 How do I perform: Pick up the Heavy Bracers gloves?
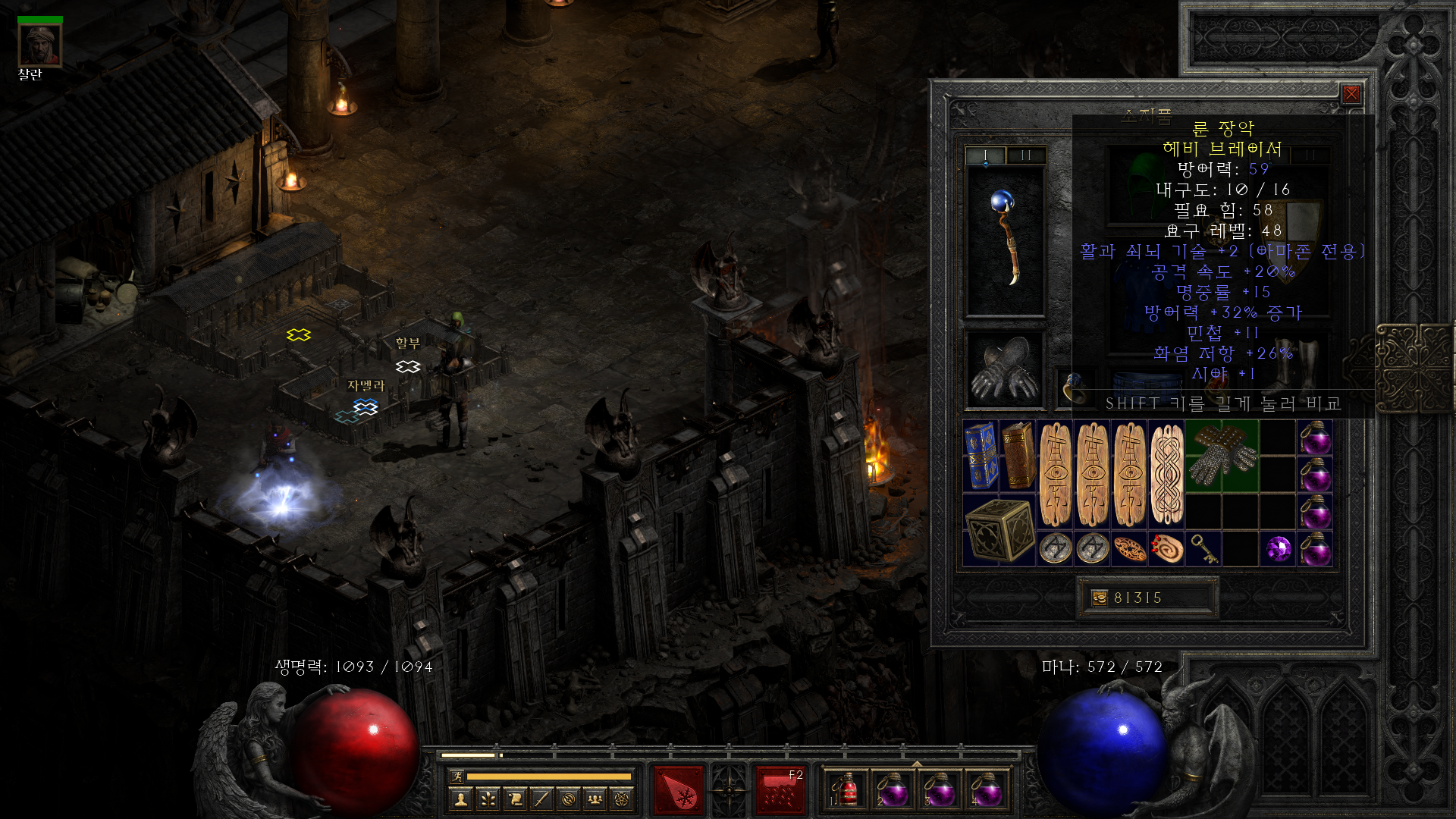pos(1222,456)
